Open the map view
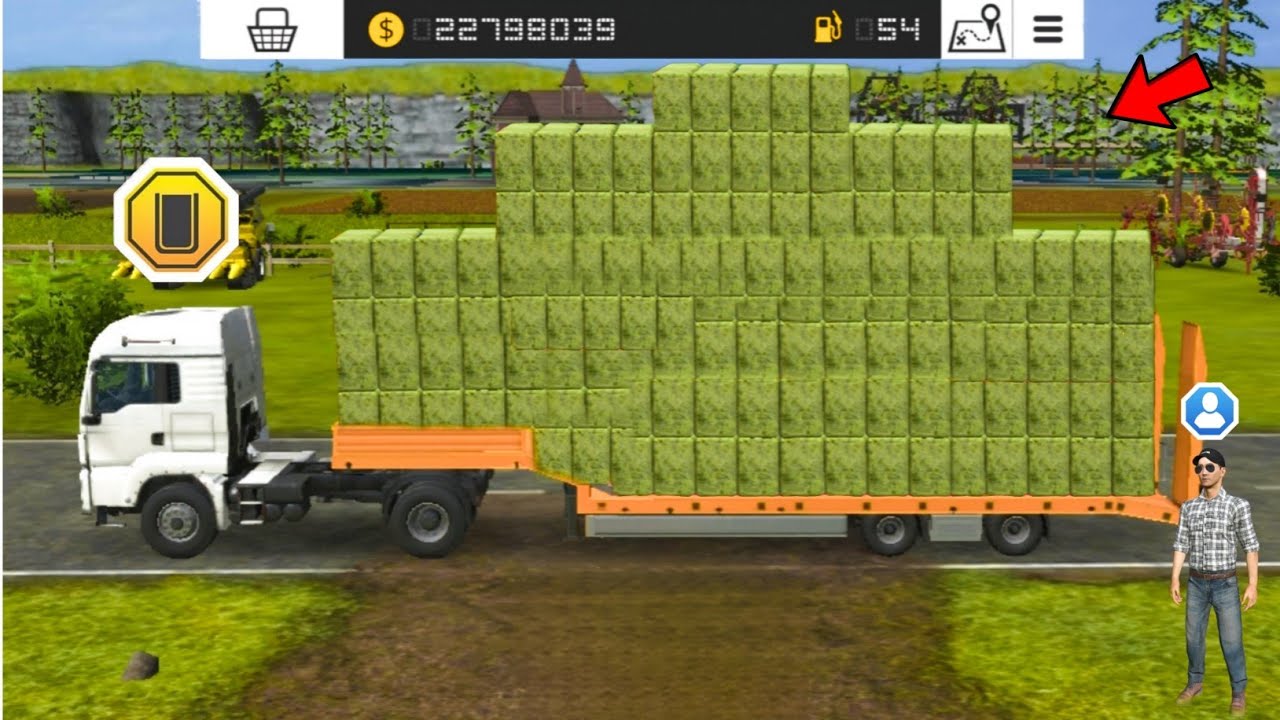The height and width of the screenshot is (720, 1280). coord(976,30)
